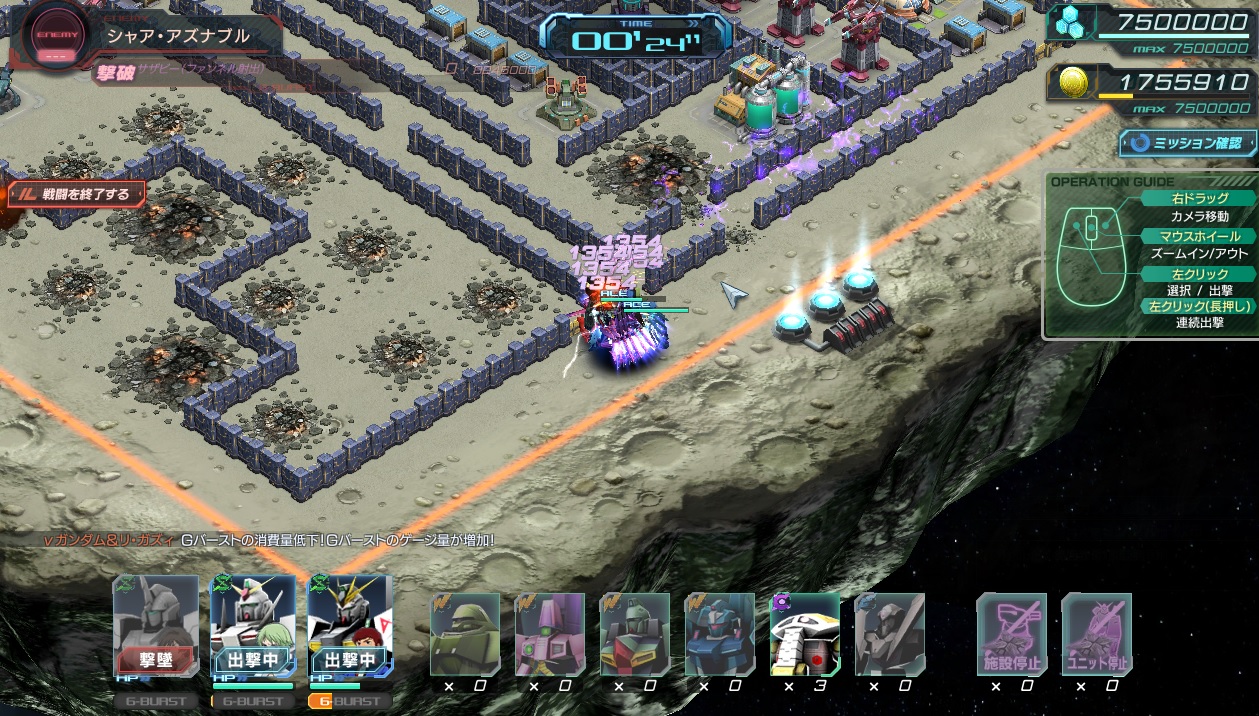Click the enemy emblem beside シャア・アズナブル

(x=49, y=35)
